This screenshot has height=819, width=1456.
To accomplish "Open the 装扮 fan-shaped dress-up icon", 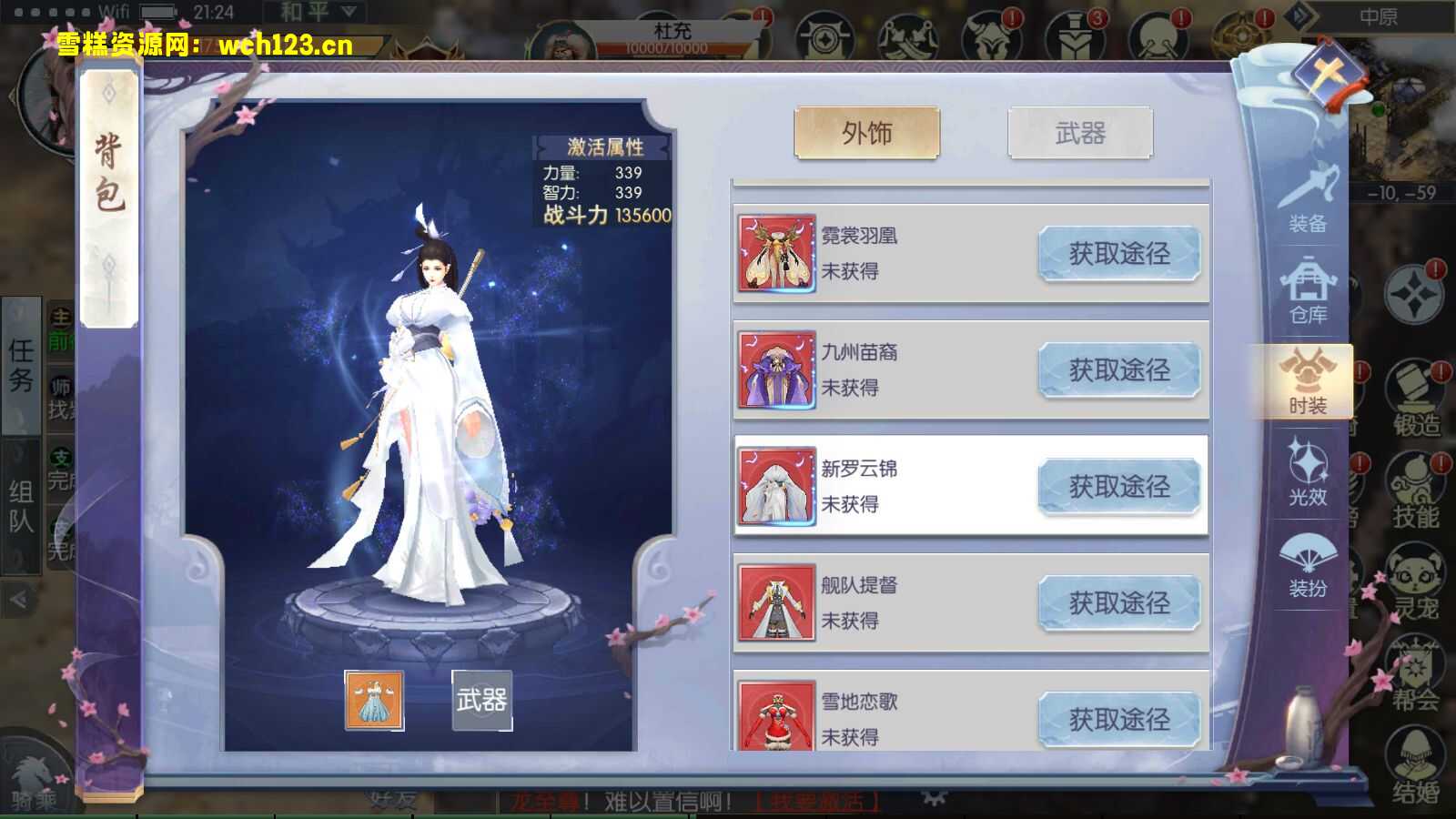I will click(x=1308, y=561).
